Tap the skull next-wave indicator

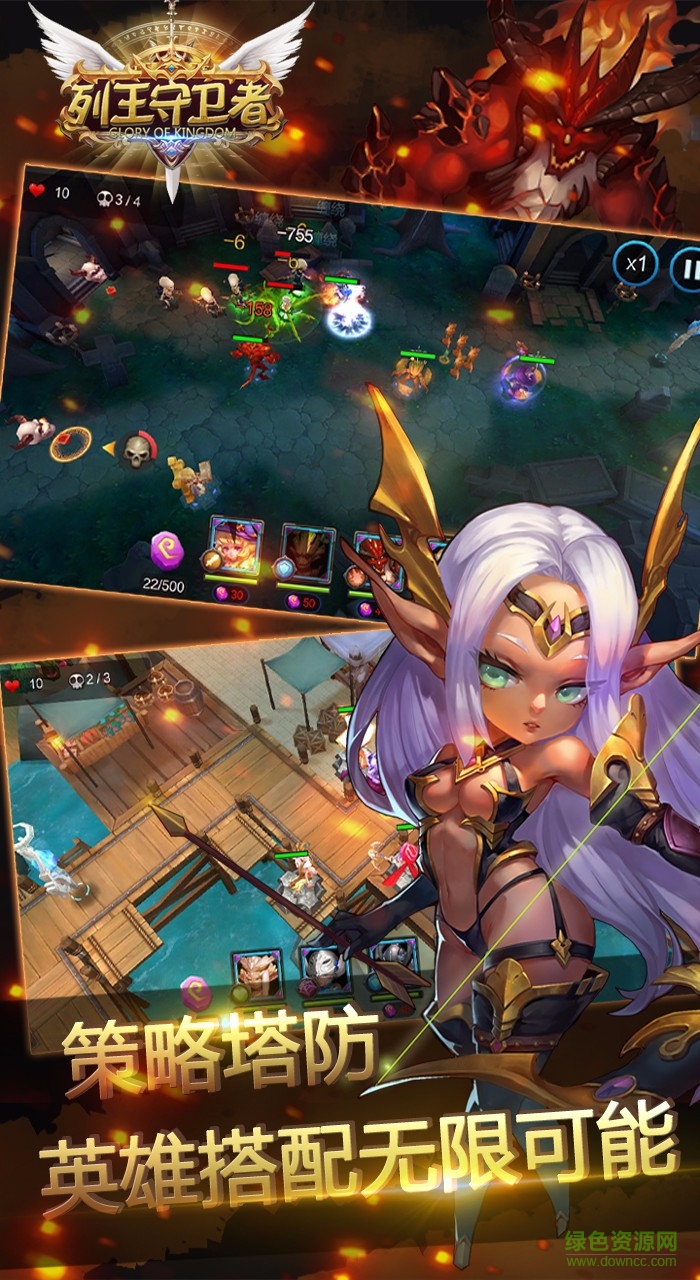[136, 452]
